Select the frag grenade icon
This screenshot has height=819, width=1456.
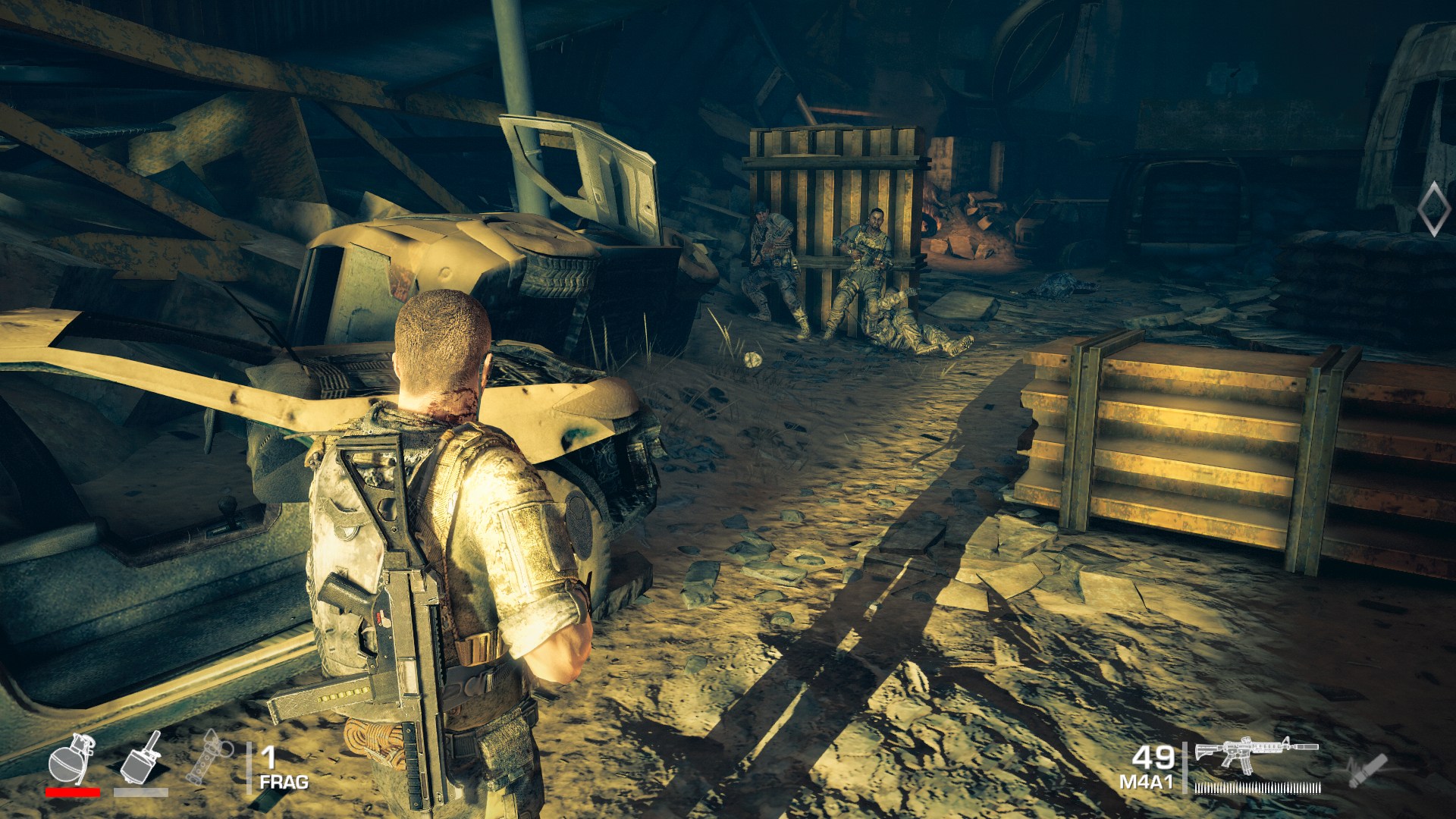pos(71,759)
